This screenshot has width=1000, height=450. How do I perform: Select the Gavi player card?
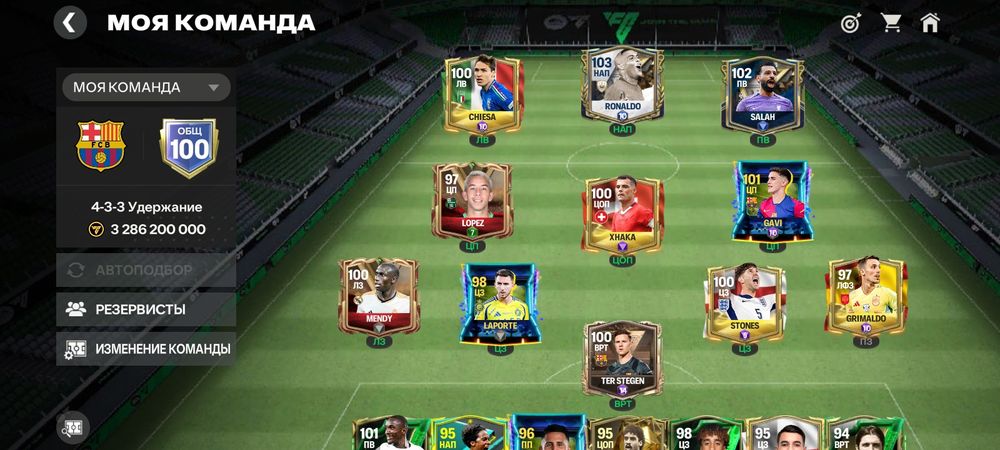coord(771,202)
